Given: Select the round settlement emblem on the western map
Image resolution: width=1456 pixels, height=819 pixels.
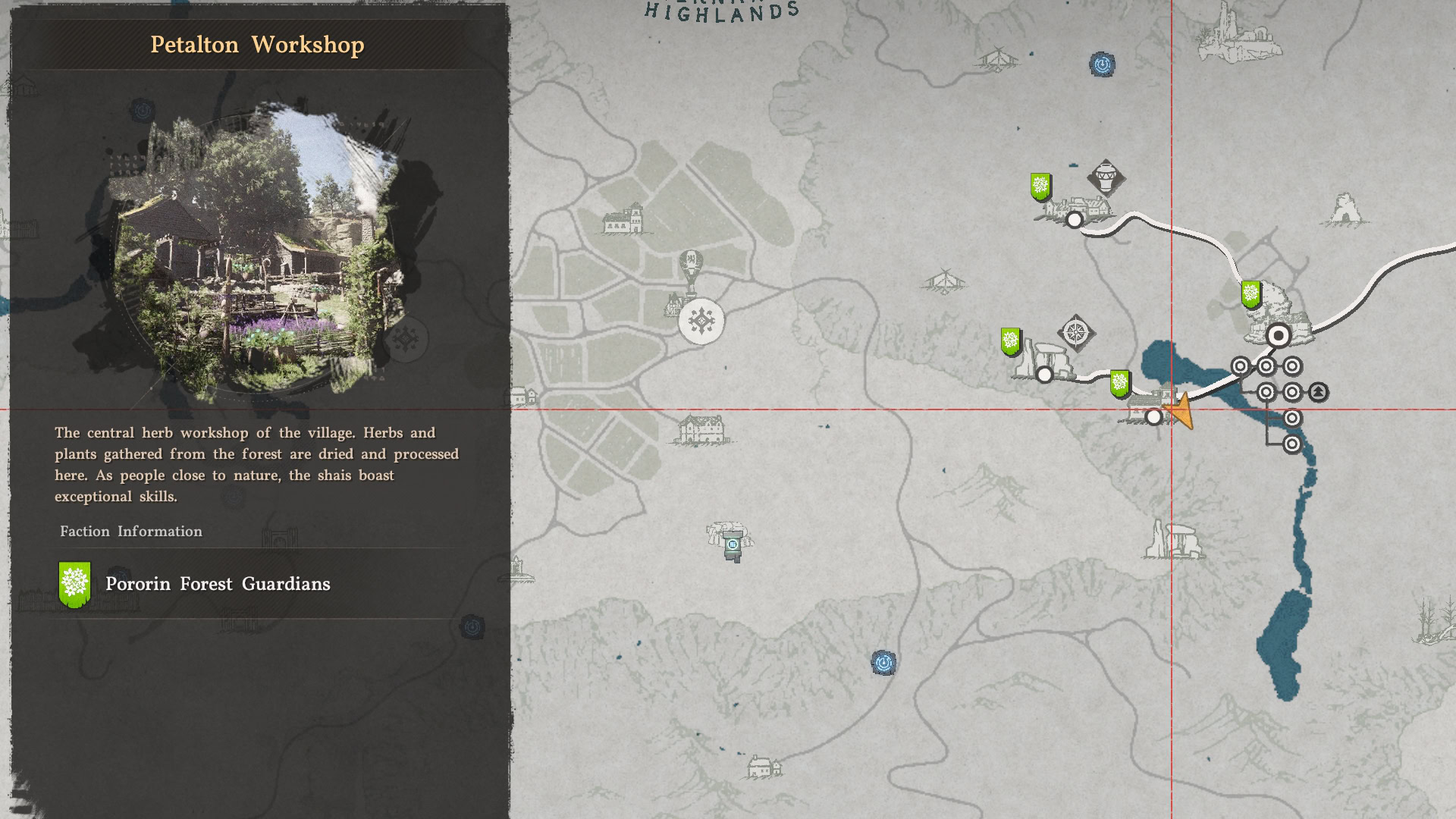Looking at the screenshot, I should [701, 320].
